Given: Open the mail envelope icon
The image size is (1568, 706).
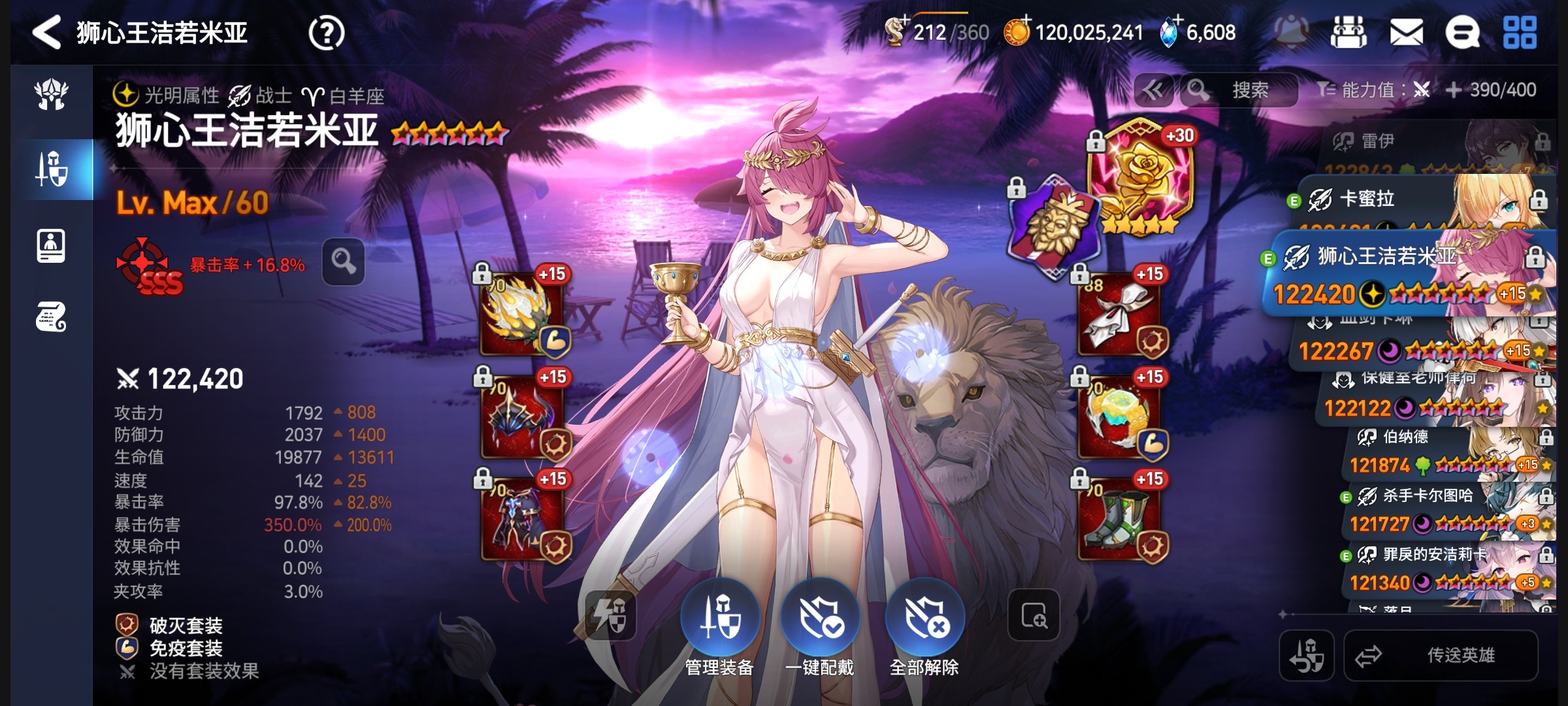Looking at the screenshot, I should point(1406,33).
